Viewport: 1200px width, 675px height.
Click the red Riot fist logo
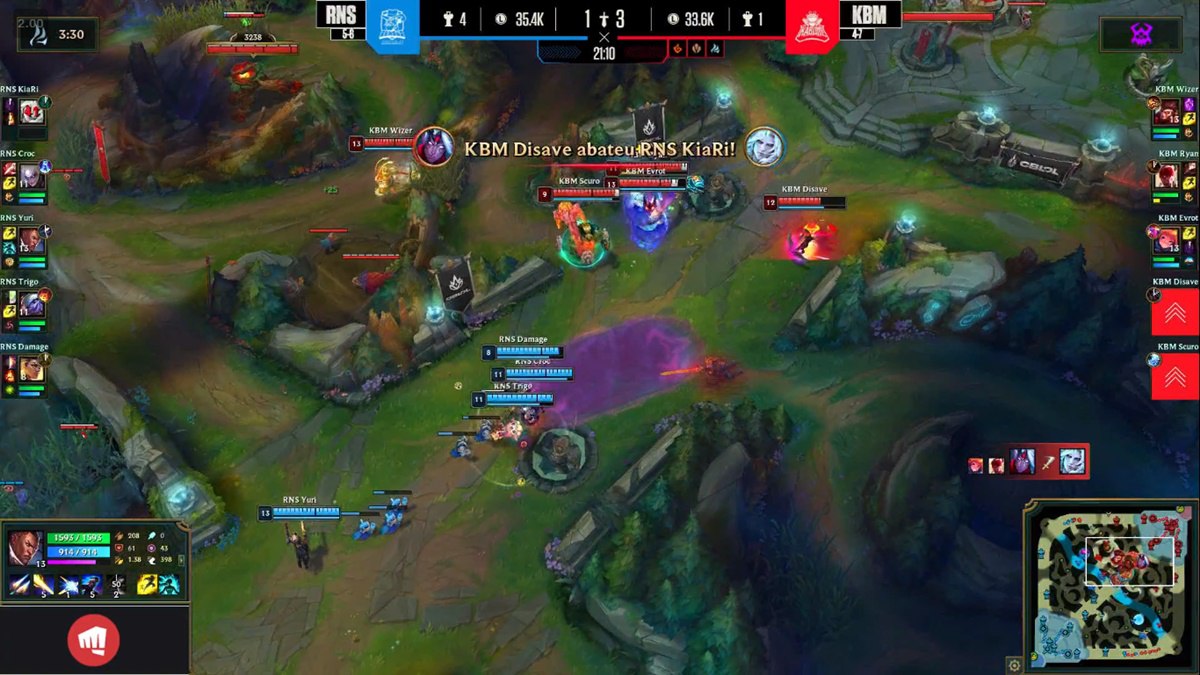click(94, 641)
